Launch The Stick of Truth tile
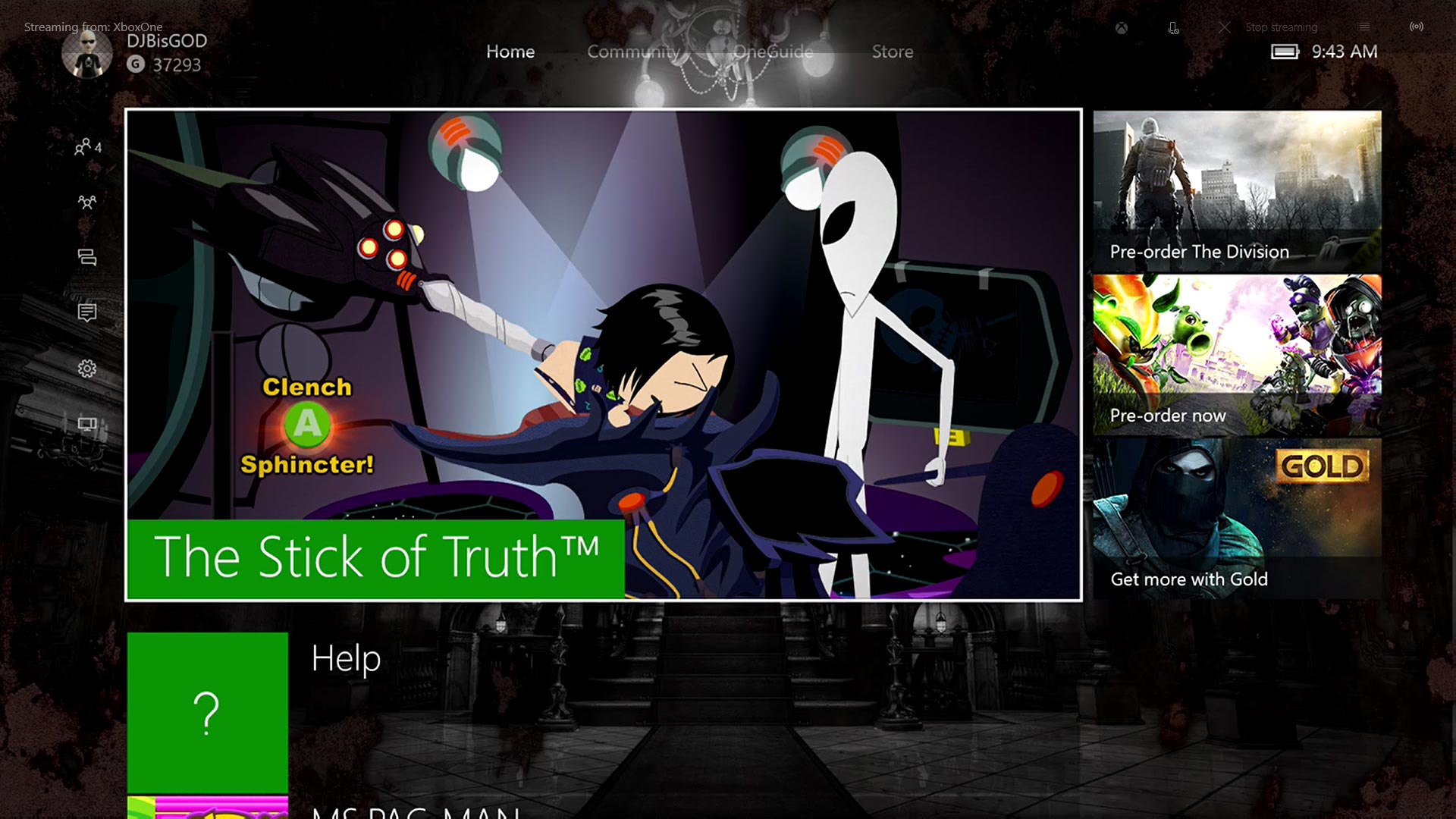 click(603, 354)
